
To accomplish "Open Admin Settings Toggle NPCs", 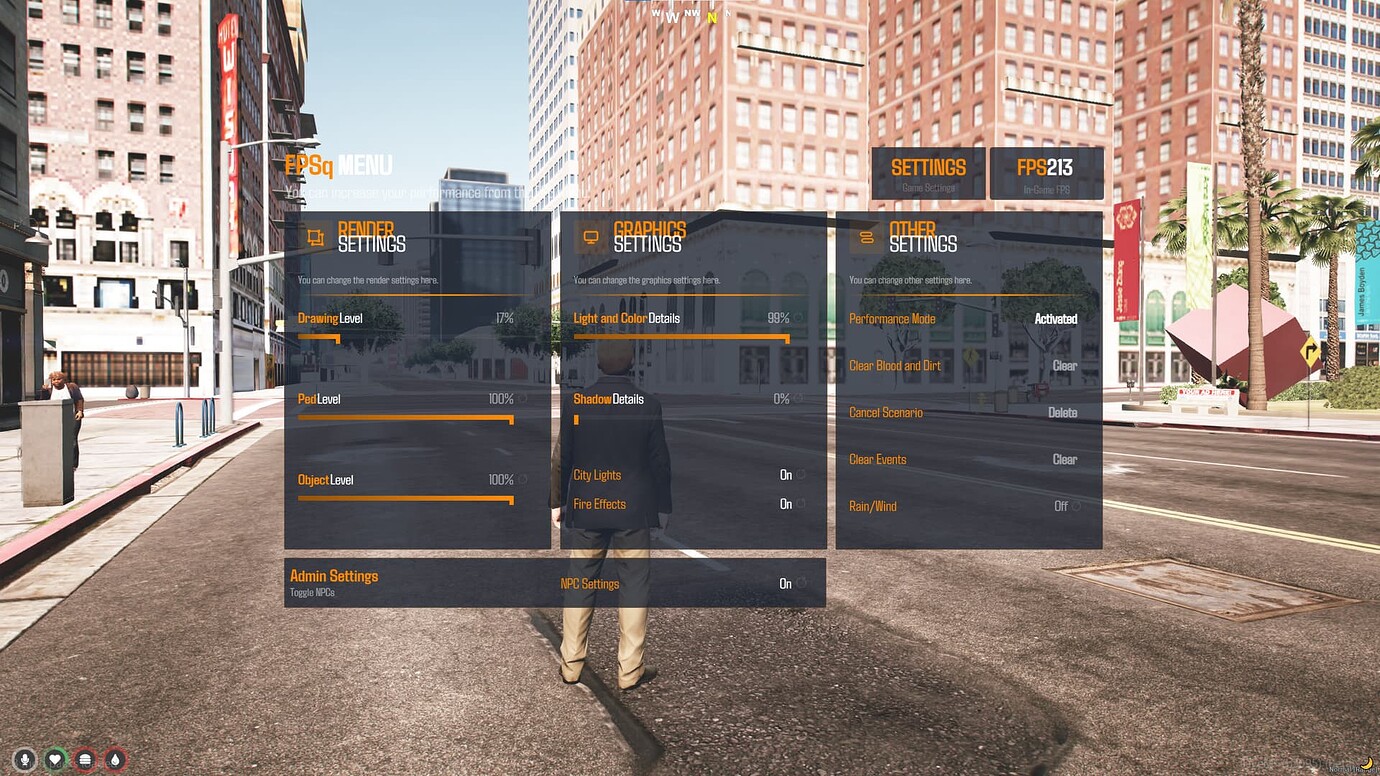I will (335, 581).
